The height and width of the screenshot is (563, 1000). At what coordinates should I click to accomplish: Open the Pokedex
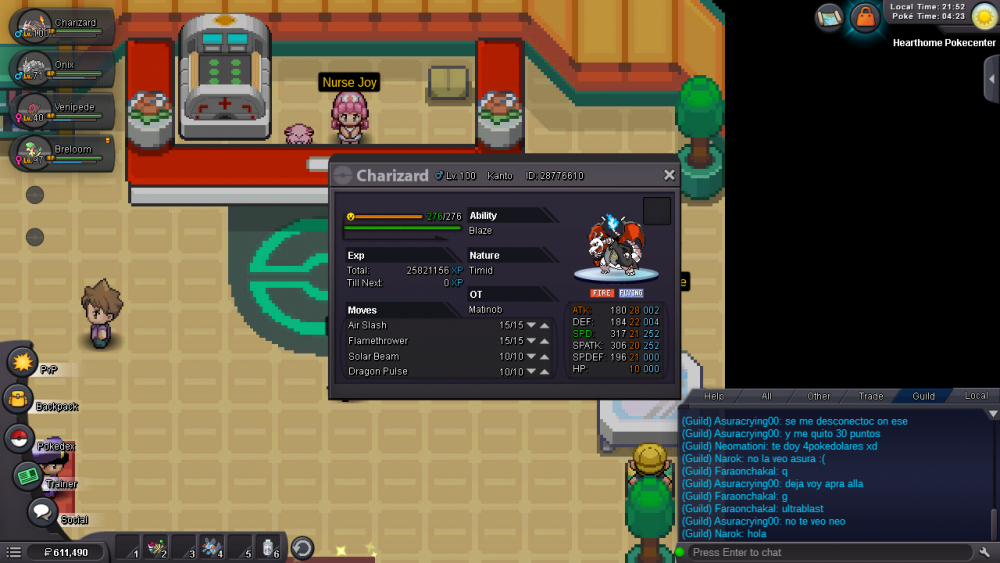click(x=19, y=438)
